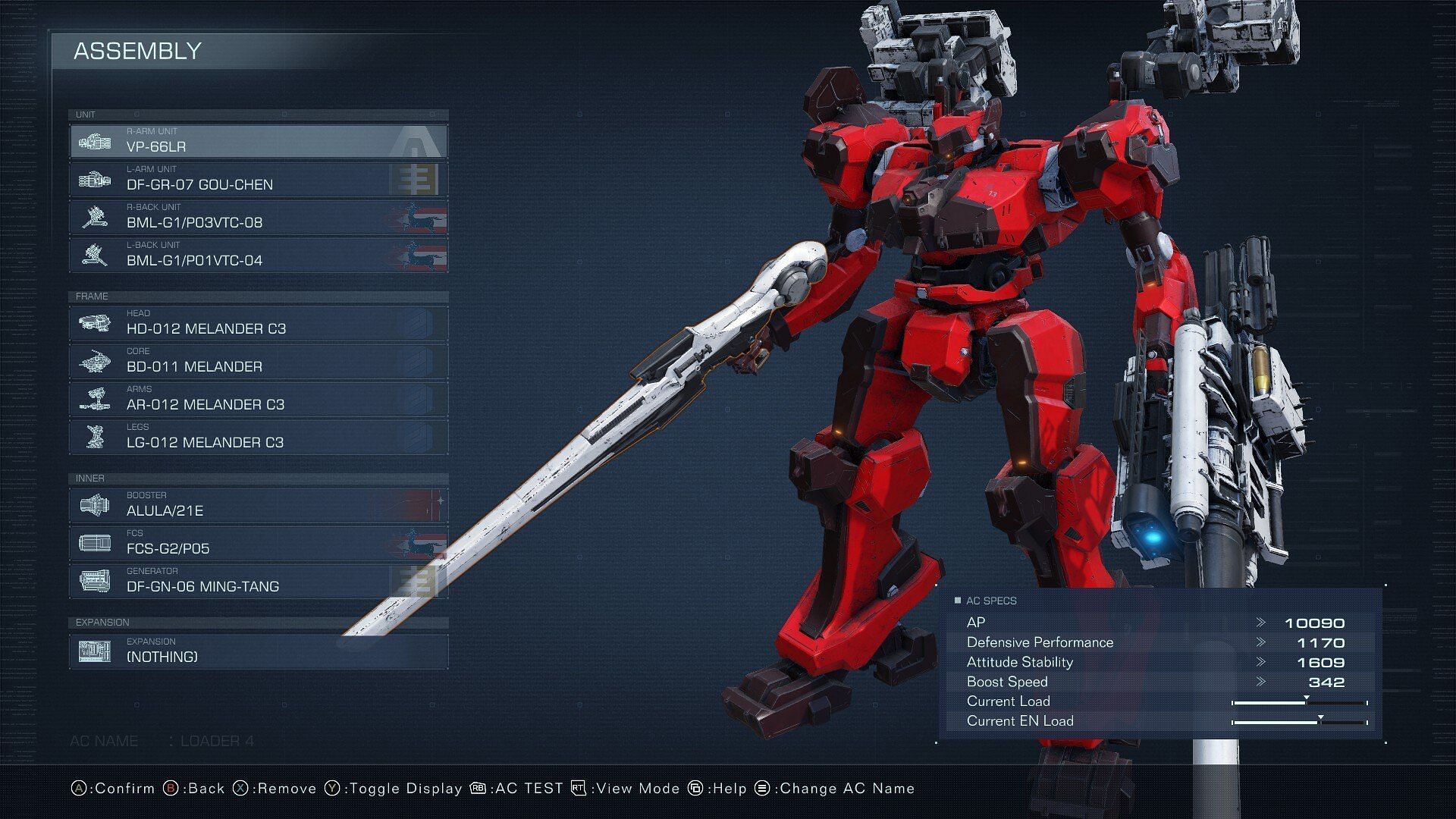This screenshot has width=1456, height=819.
Task: Open the DF-GN-06 MING-TANG generator slot
Action: tap(258, 582)
